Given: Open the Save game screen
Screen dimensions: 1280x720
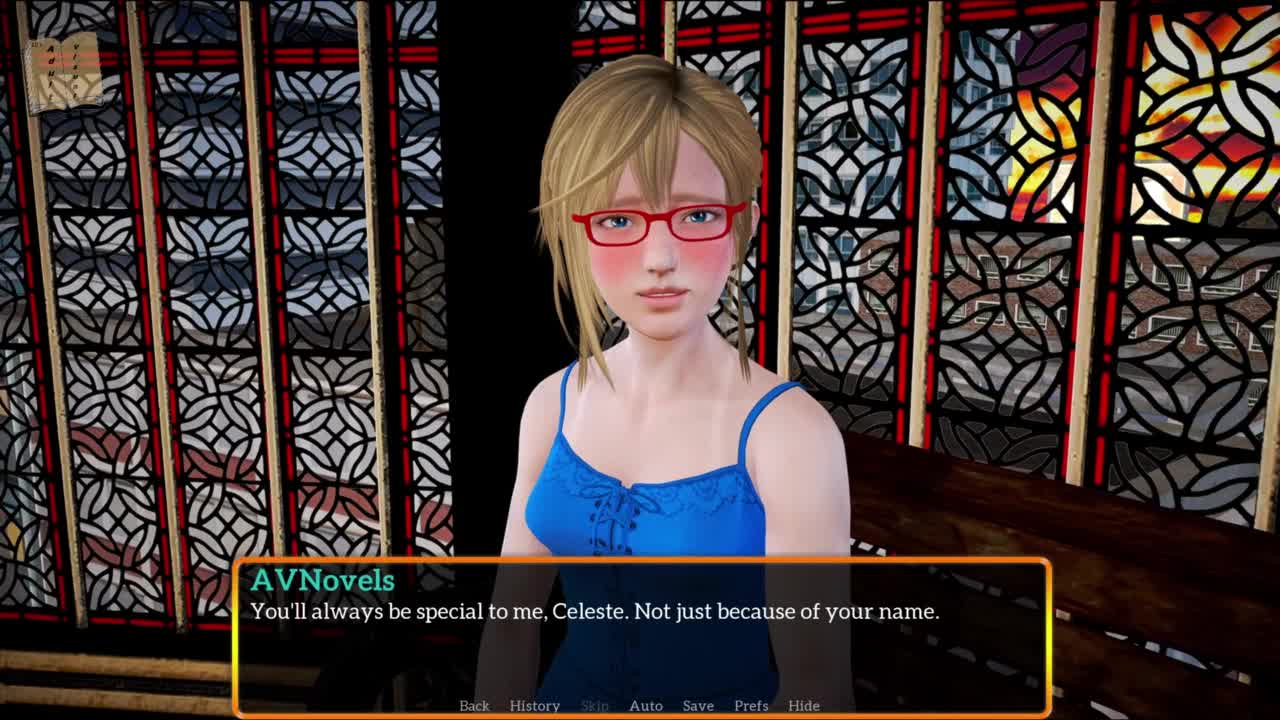Looking at the screenshot, I should [x=698, y=706].
